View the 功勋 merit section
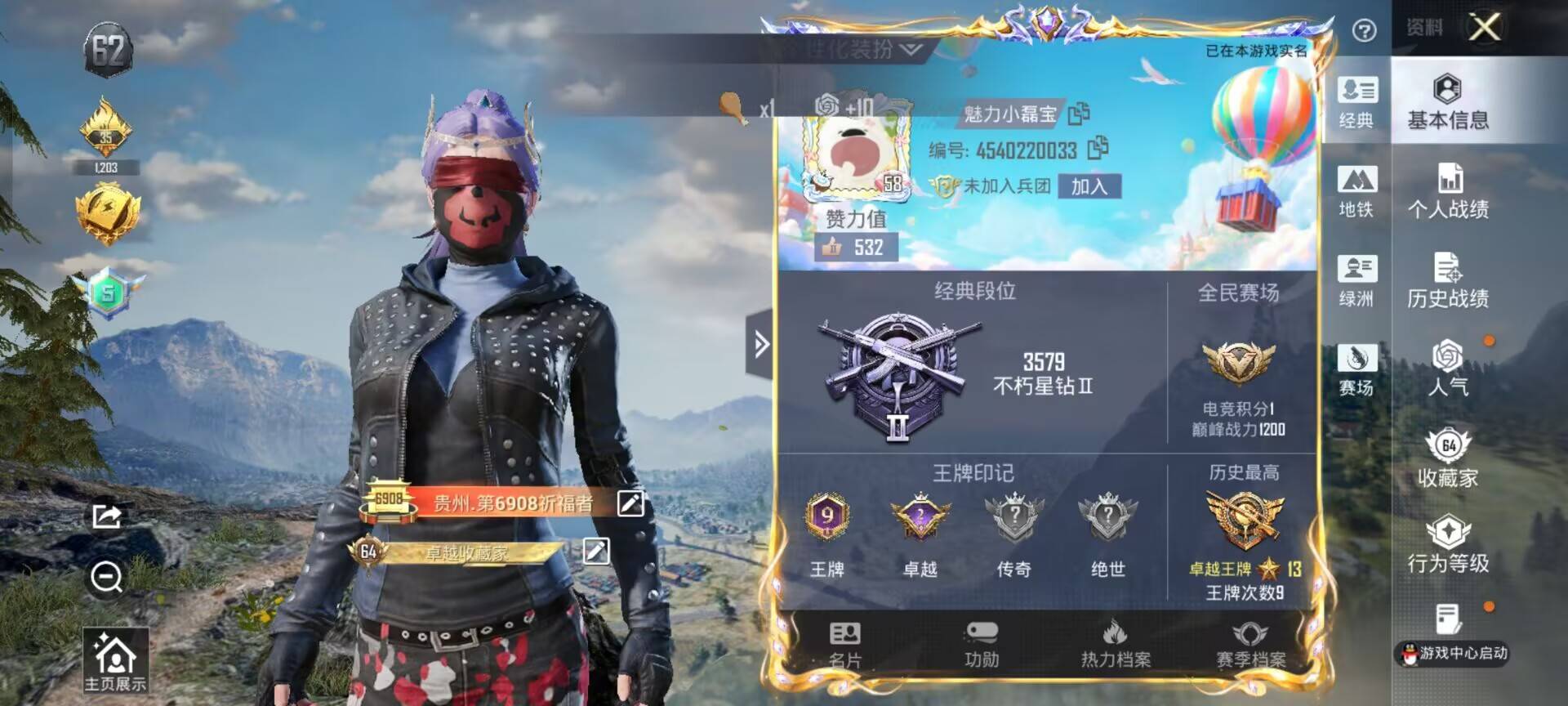This screenshot has width=1568, height=706. click(x=981, y=644)
